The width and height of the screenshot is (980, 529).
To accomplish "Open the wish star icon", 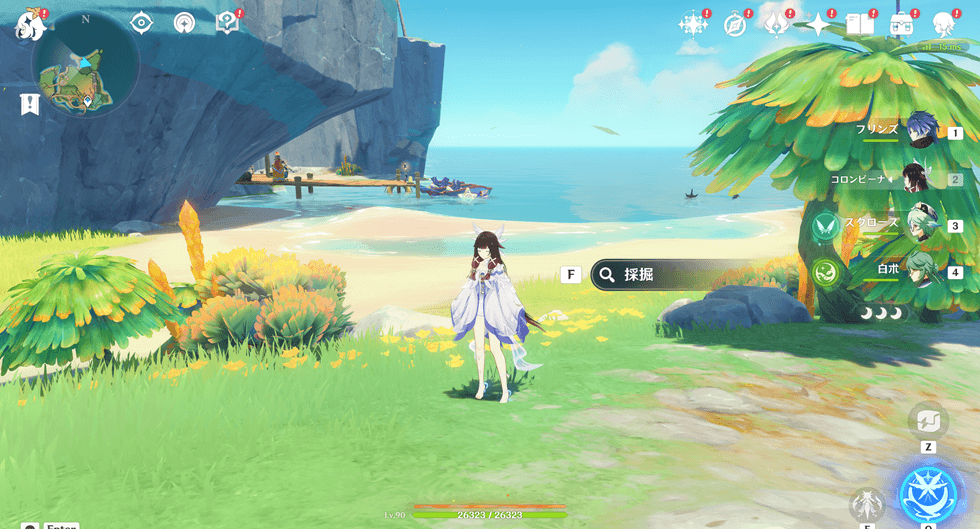I will tap(692, 24).
